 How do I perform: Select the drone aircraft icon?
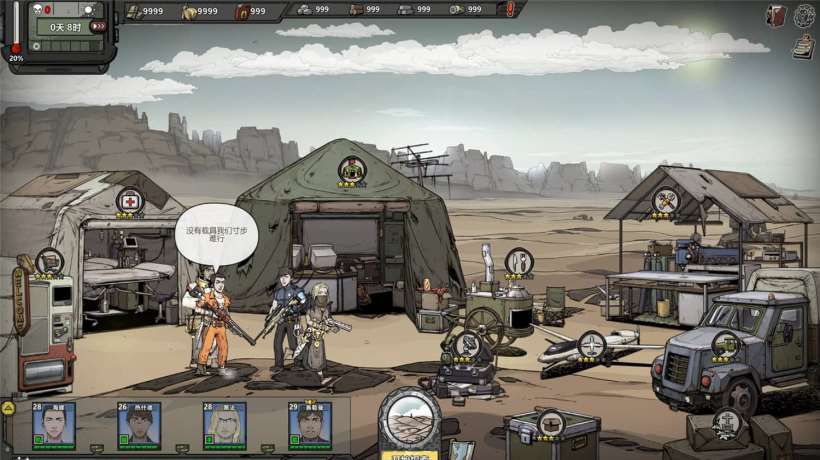coord(591,346)
